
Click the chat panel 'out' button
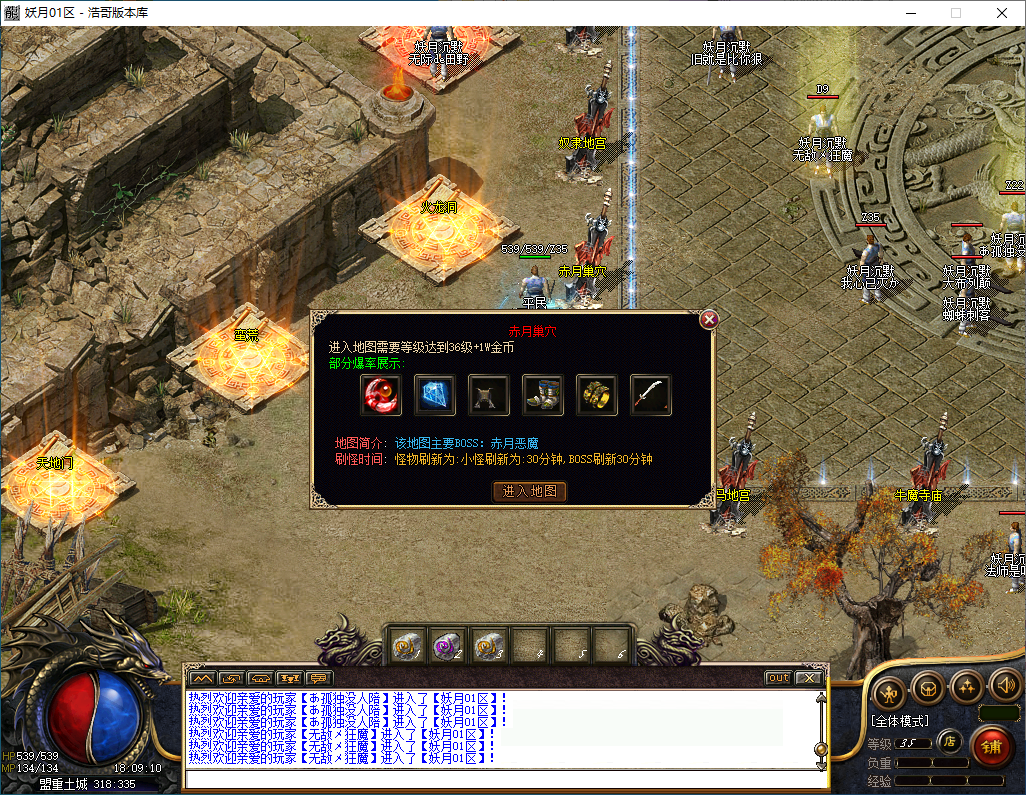coord(778,678)
